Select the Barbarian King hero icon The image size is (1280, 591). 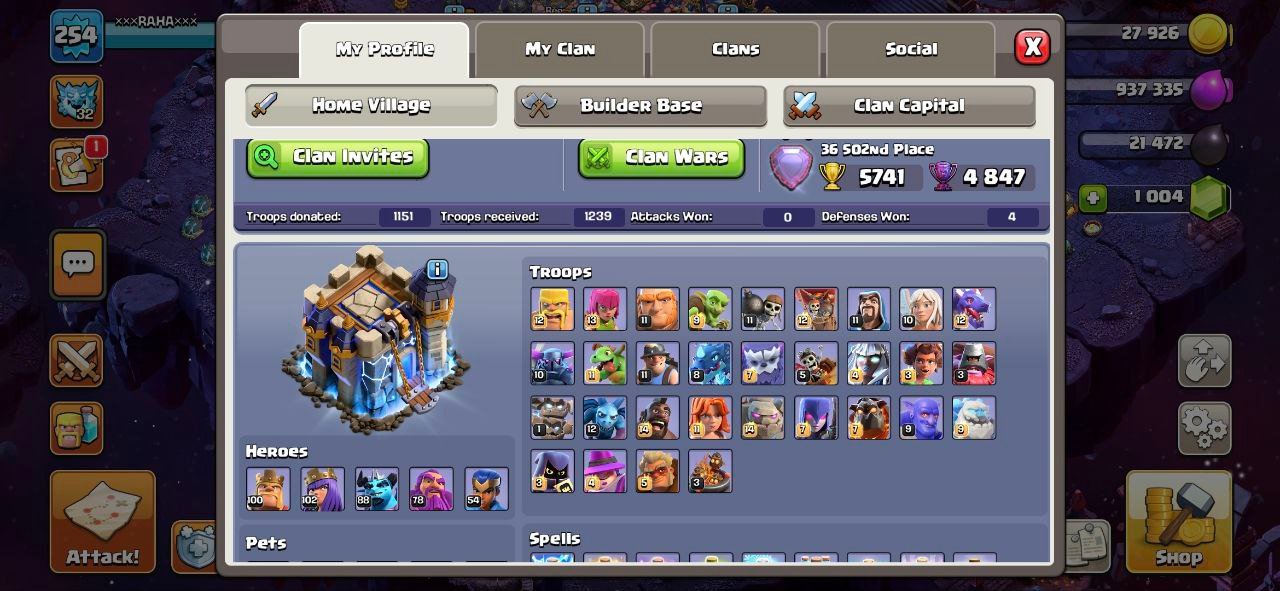click(268, 489)
